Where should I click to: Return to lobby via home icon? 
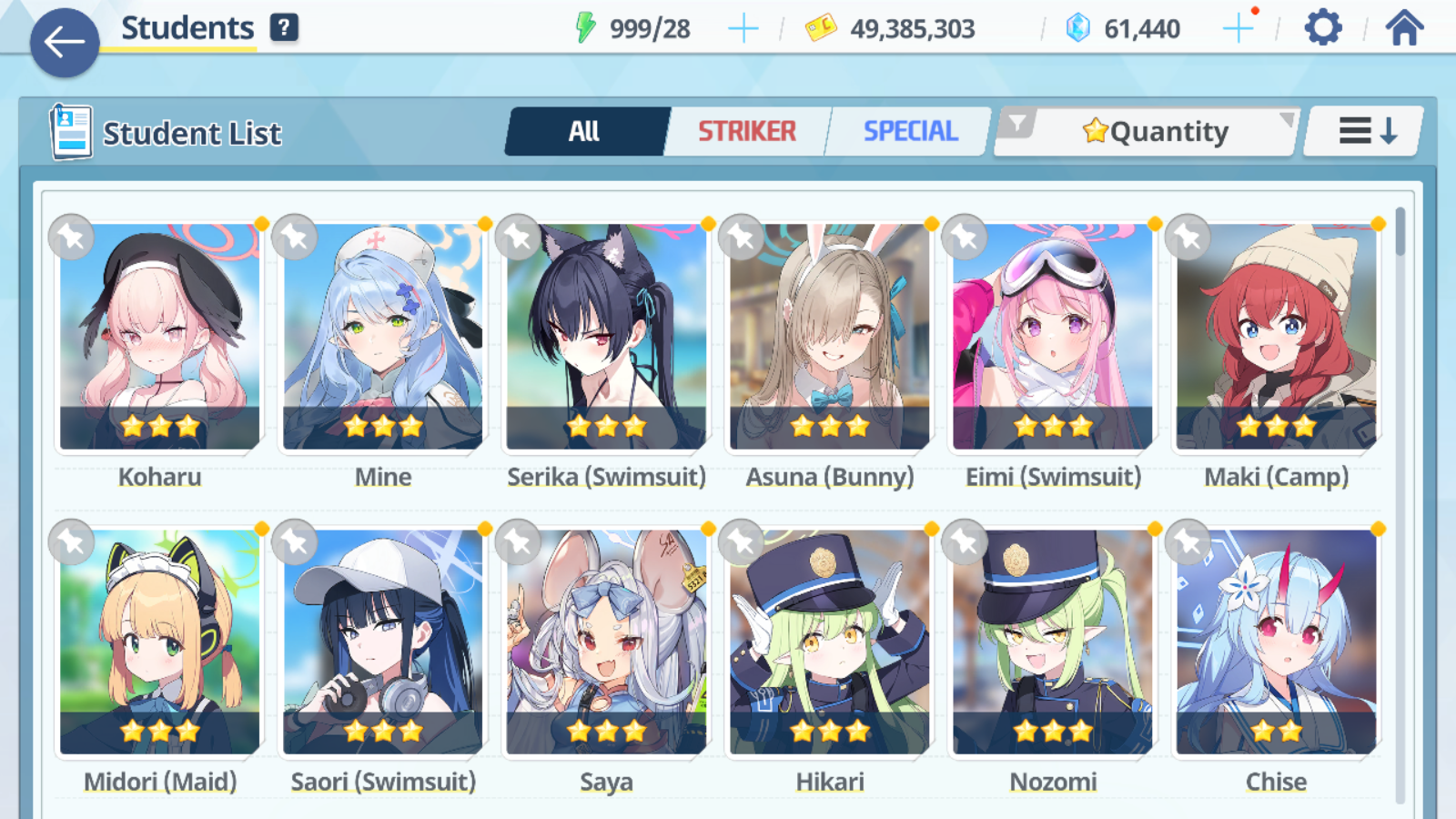pyautogui.click(x=1404, y=28)
